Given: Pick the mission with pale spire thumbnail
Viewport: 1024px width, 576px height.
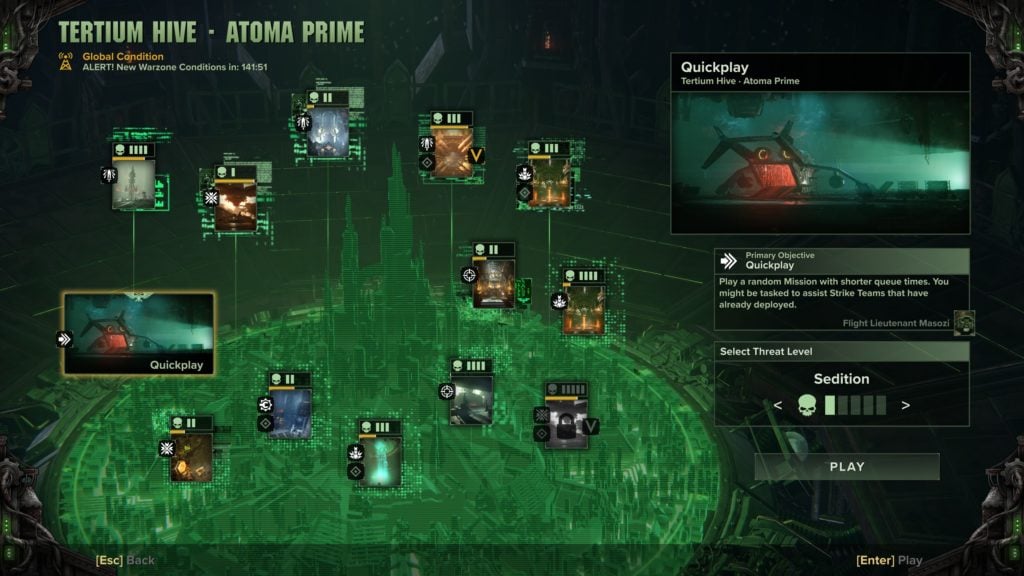Looking at the screenshot, I should click(134, 184).
